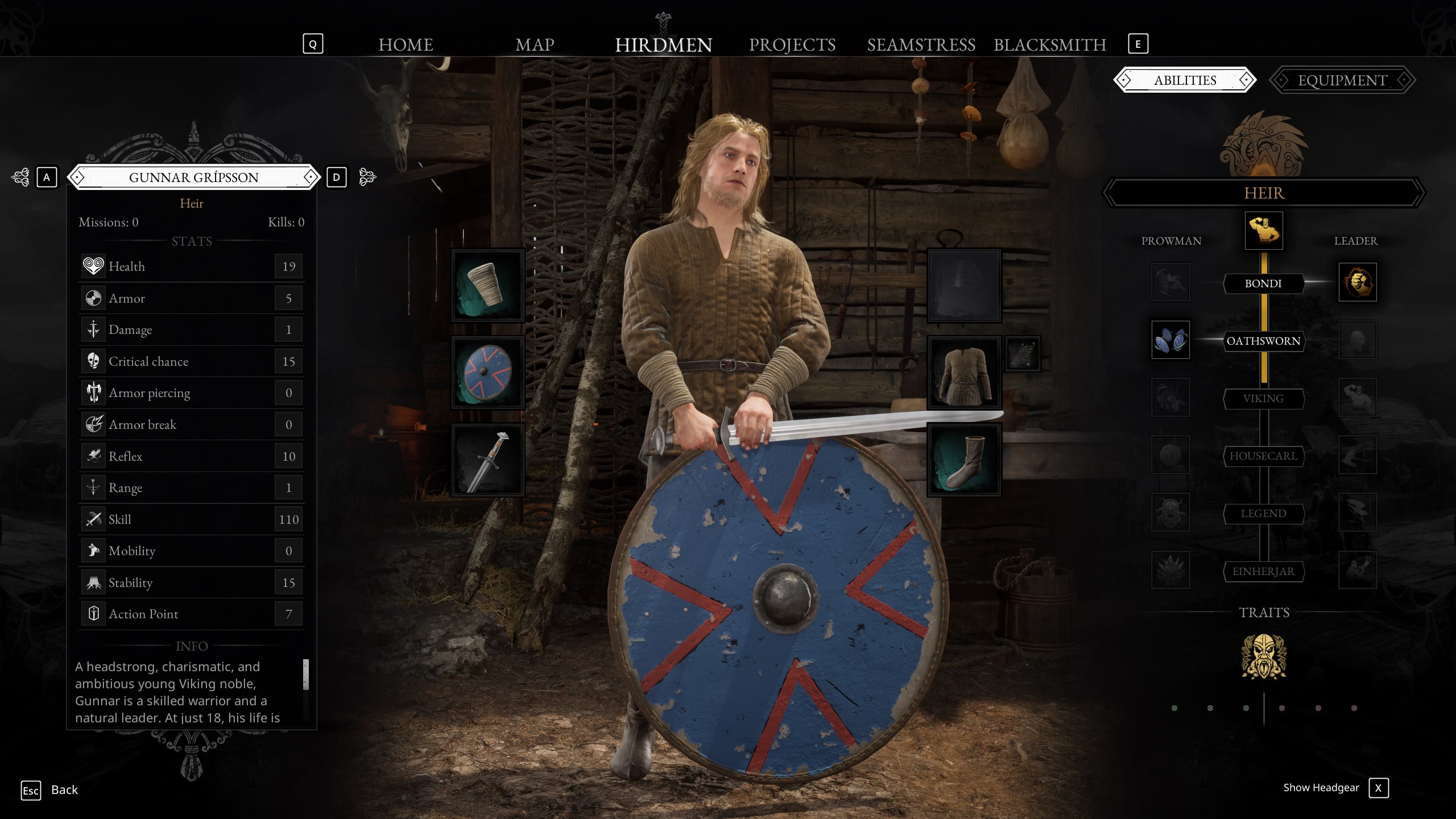Viewport: 1456px width, 819px height.
Task: Inspect the golden bearded mask trait
Action: [1263, 657]
